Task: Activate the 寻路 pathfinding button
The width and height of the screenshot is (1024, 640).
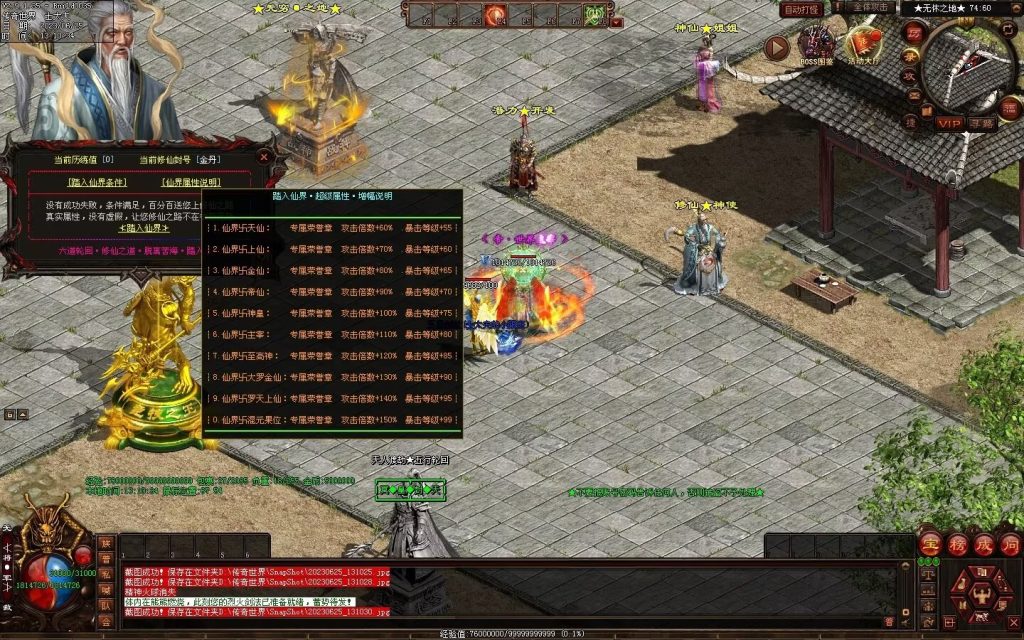Action: point(981,123)
